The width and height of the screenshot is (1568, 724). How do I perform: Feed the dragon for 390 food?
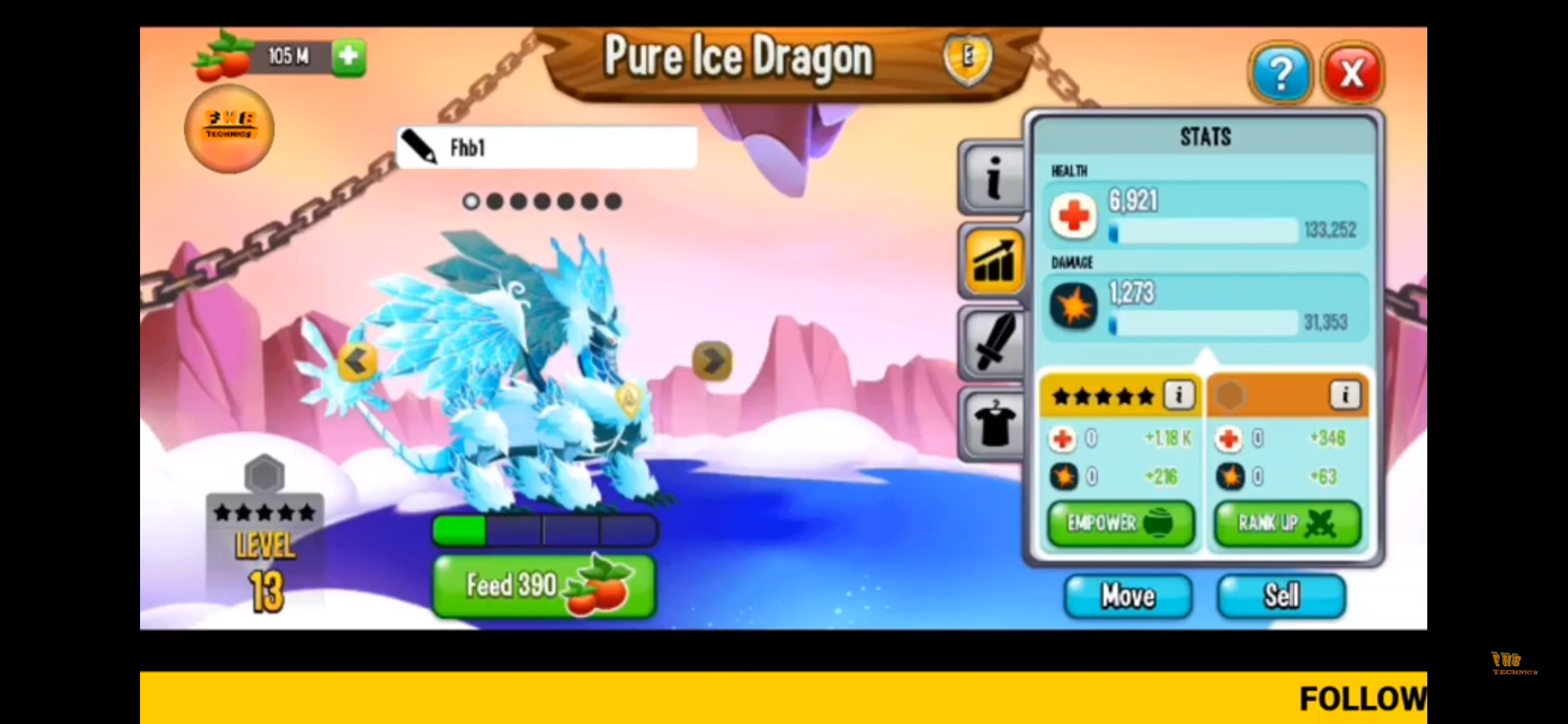click(x=543, y=585)
